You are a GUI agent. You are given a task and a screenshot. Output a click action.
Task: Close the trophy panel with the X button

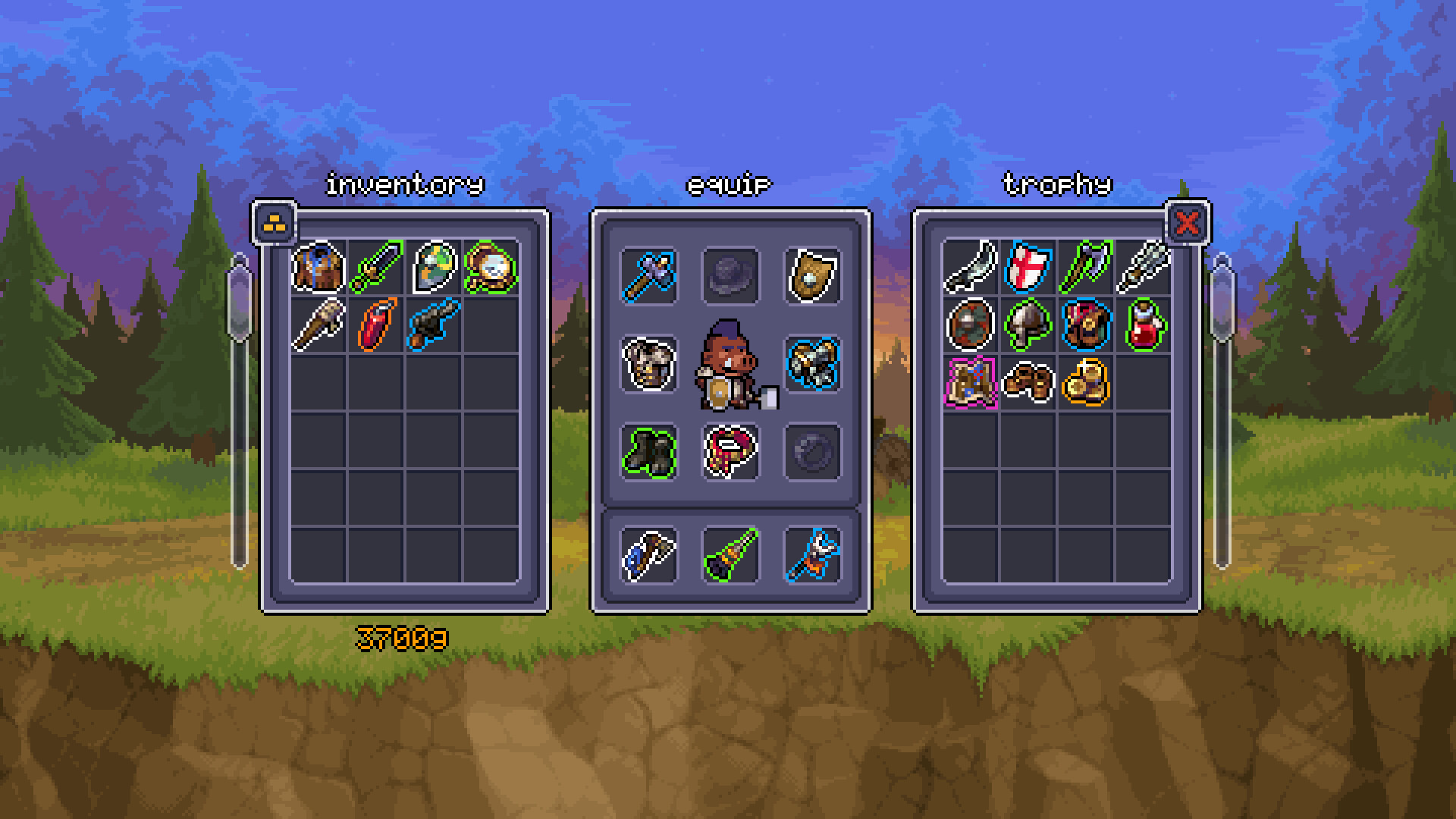click(1187, 223)
